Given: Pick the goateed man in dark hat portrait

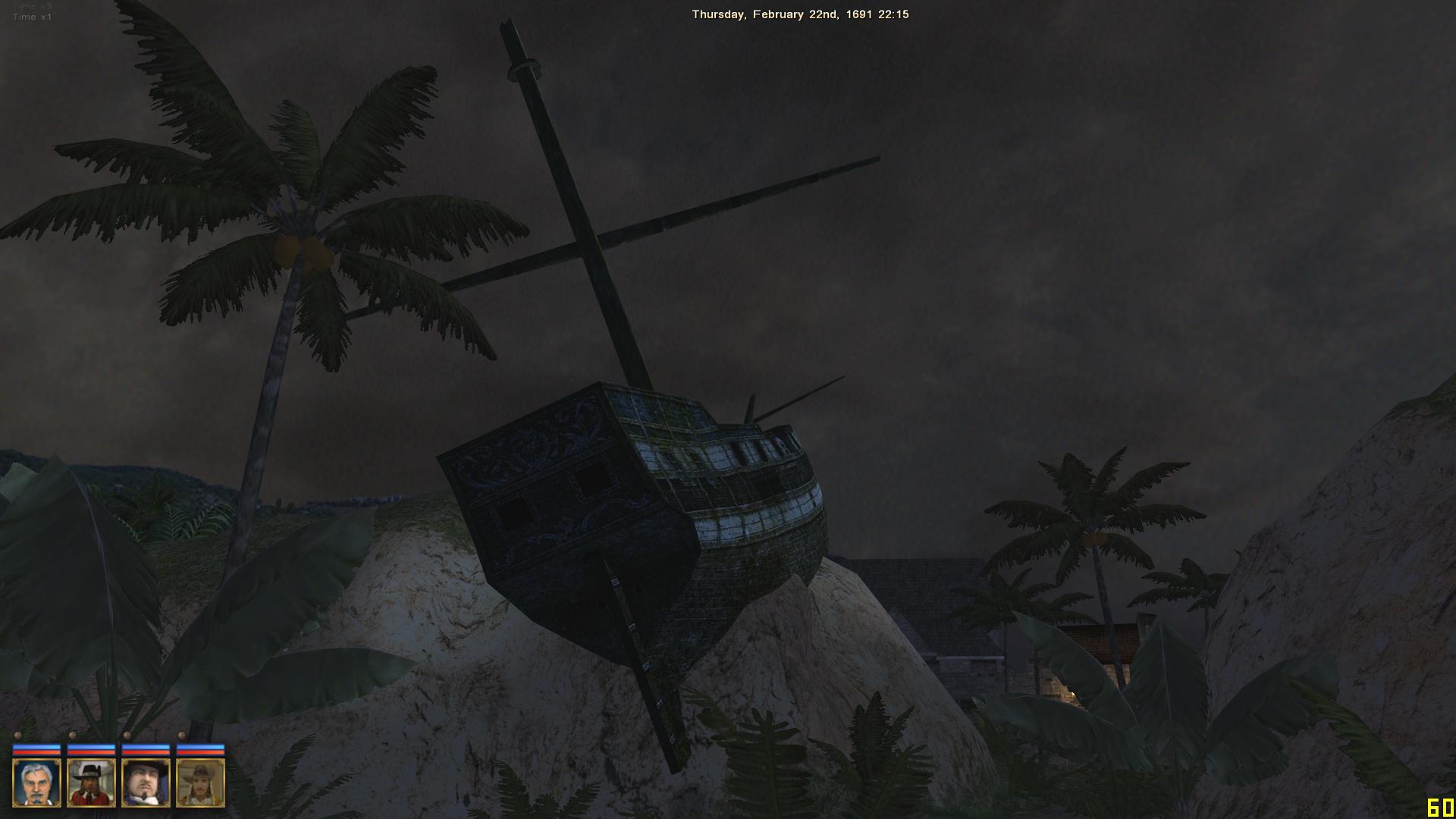Looking at the screenshot, I should [146, 783].
